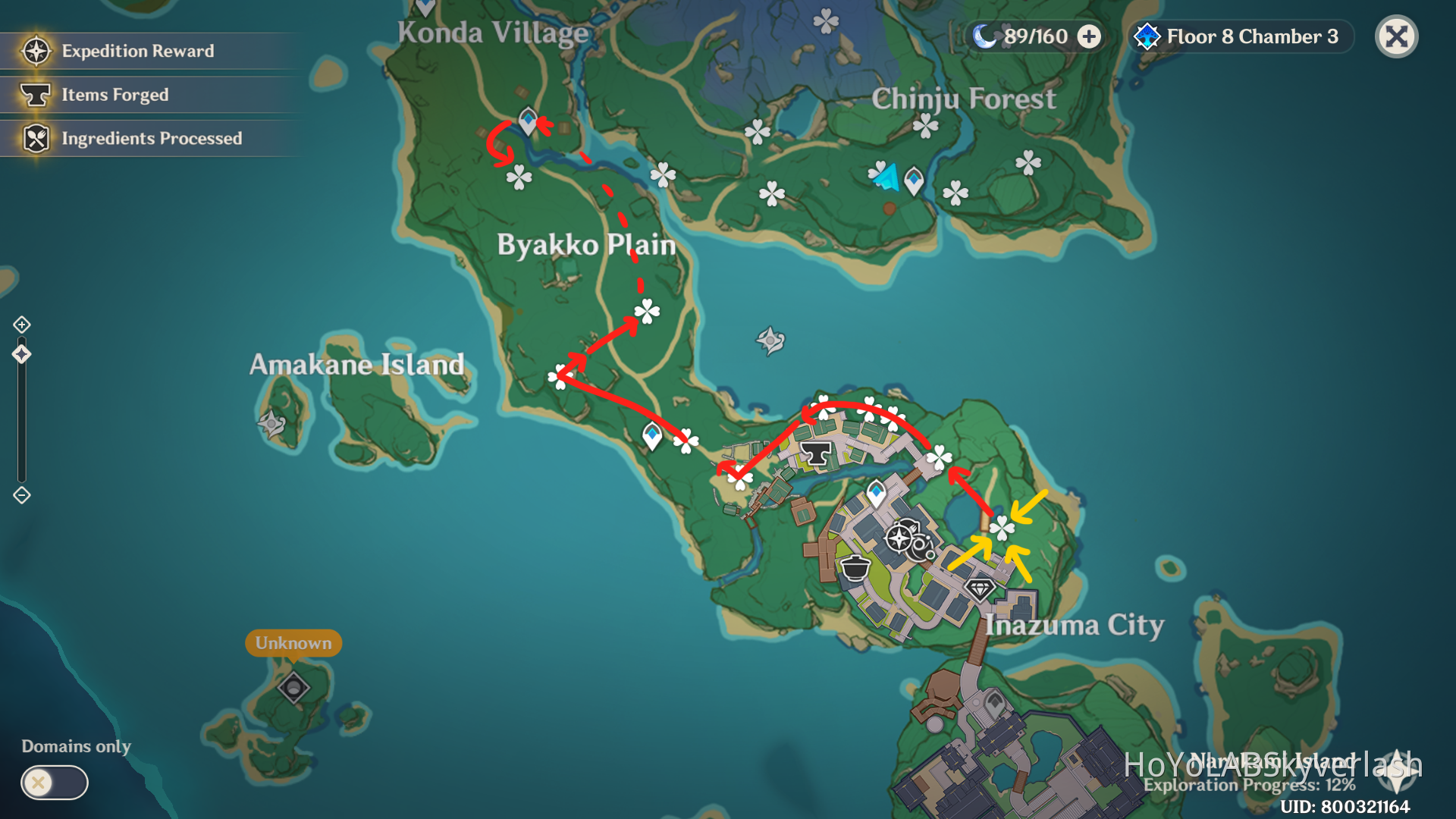This screenshot has height=819, width=1456.
Task: Disable the Domains only toggle
Action: pos(53,783)
